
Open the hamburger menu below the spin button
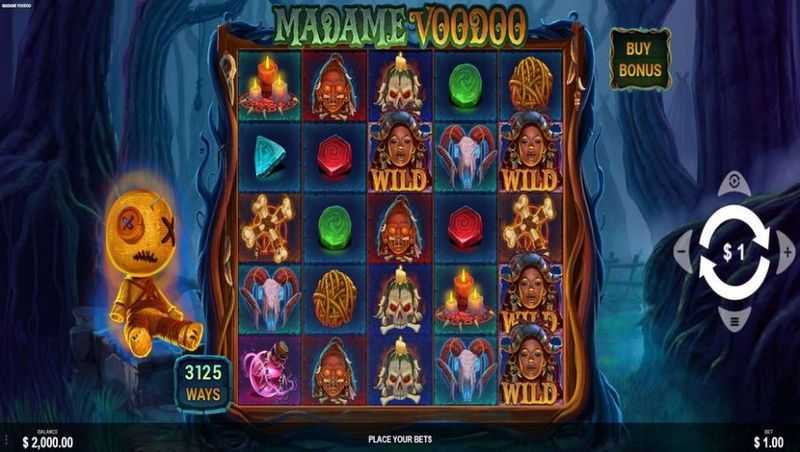point(734,321)
